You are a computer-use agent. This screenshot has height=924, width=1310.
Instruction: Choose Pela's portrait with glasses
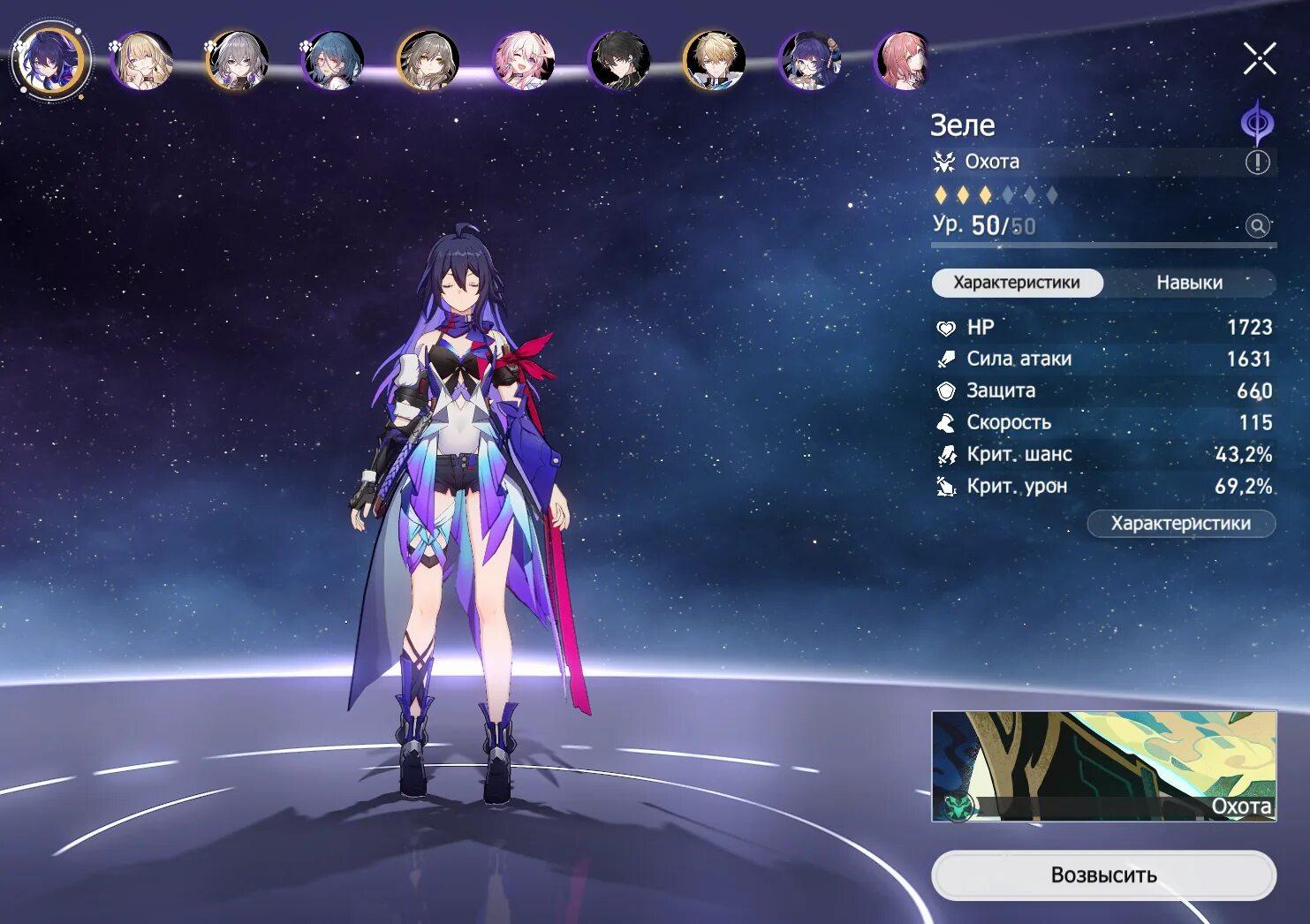810,60
